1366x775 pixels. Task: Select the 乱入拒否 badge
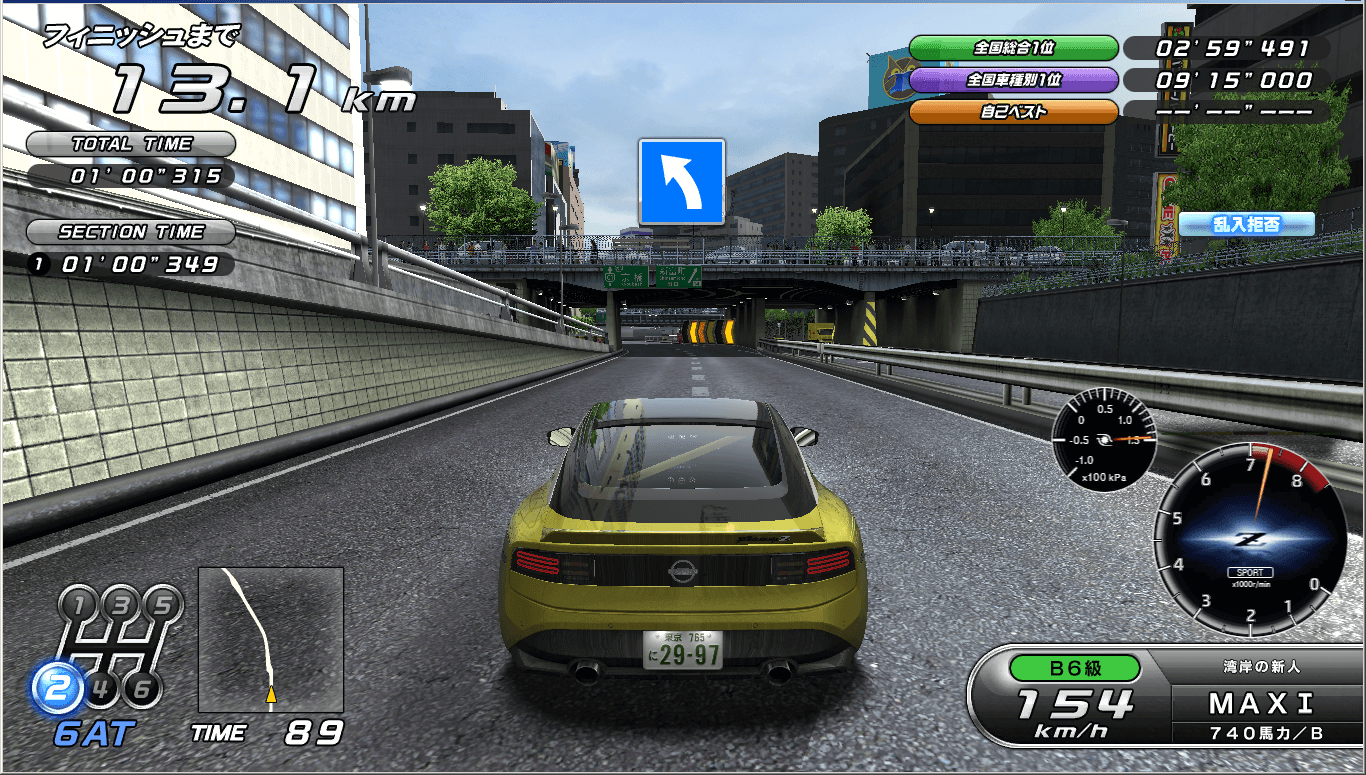1246,224
